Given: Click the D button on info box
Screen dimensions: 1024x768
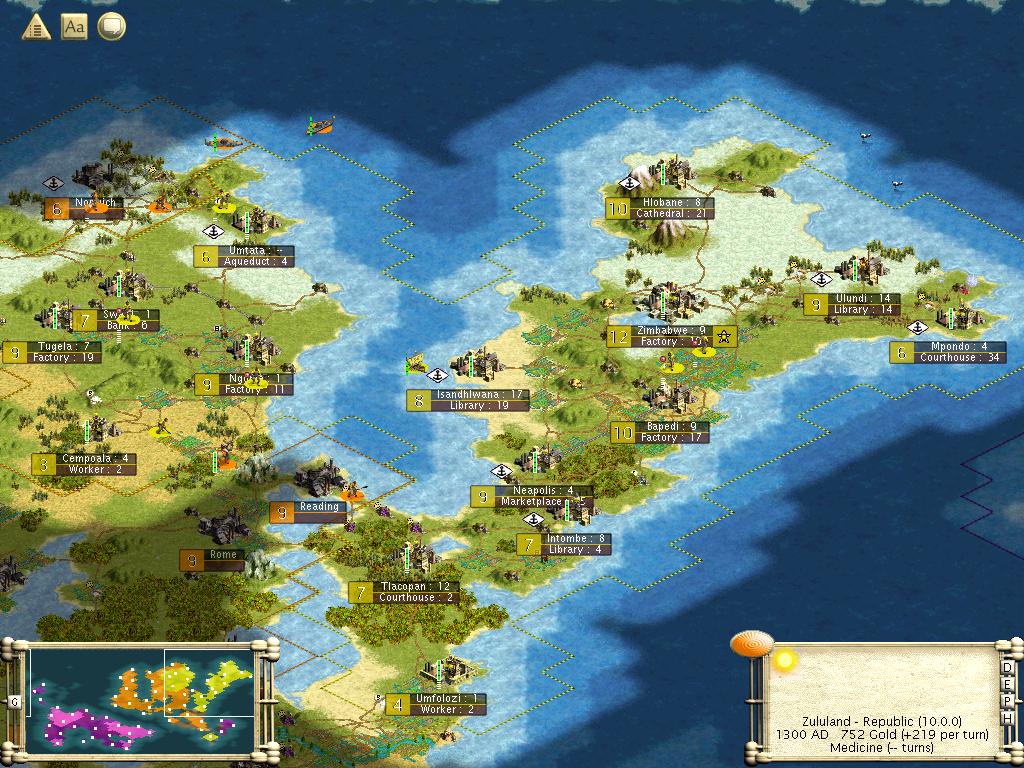Looking at the screenshot, I should 1008,669.
